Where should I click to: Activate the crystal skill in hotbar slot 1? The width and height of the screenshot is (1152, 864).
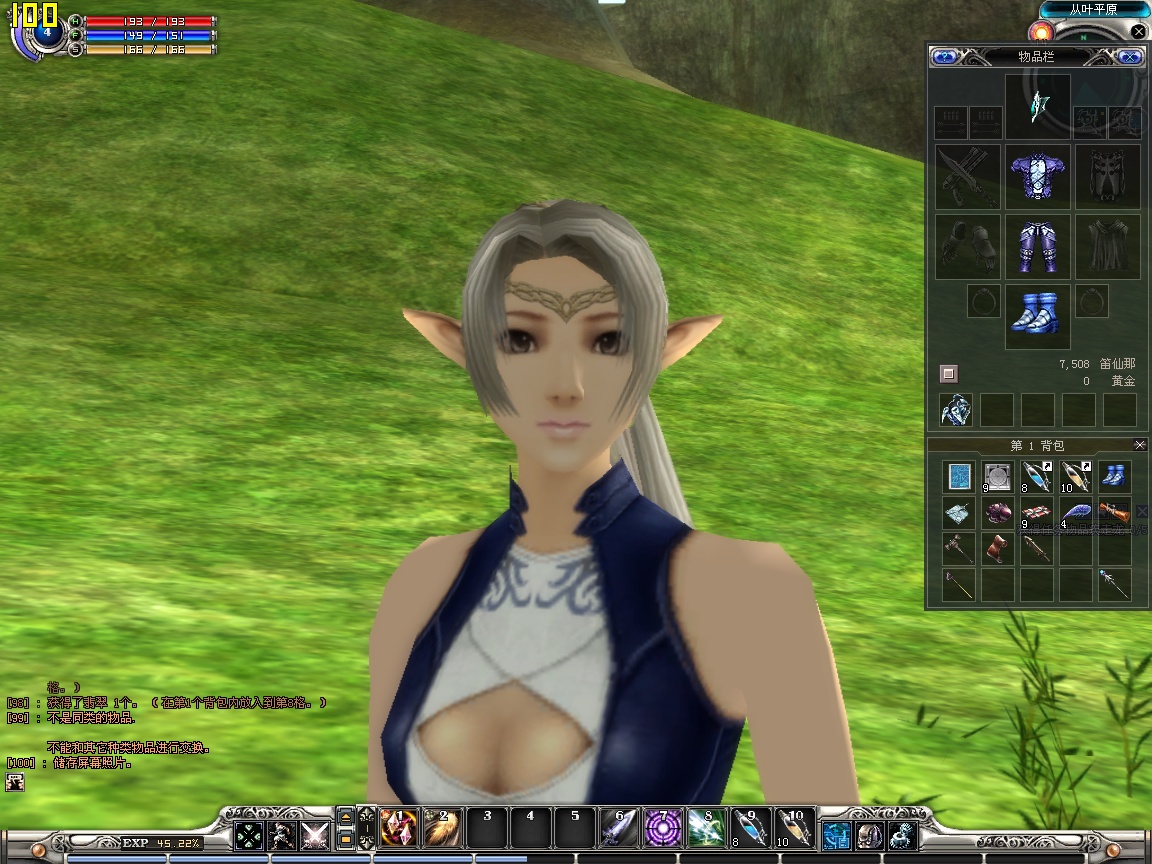399,828
